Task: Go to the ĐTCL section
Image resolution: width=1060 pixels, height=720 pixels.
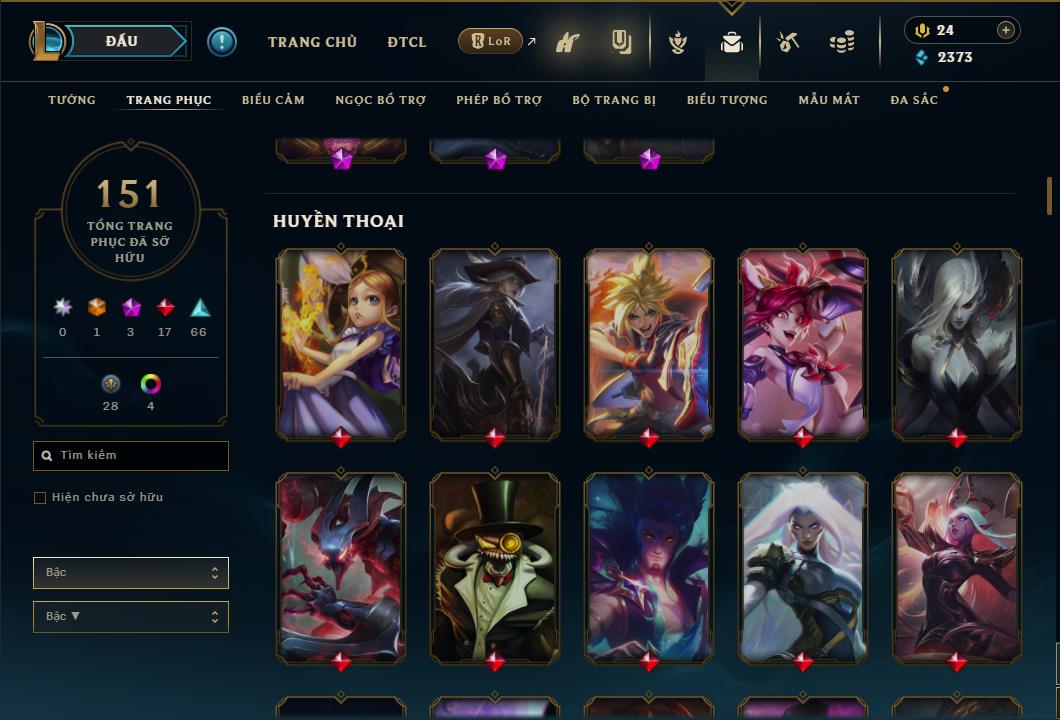Action: [407, 42]
